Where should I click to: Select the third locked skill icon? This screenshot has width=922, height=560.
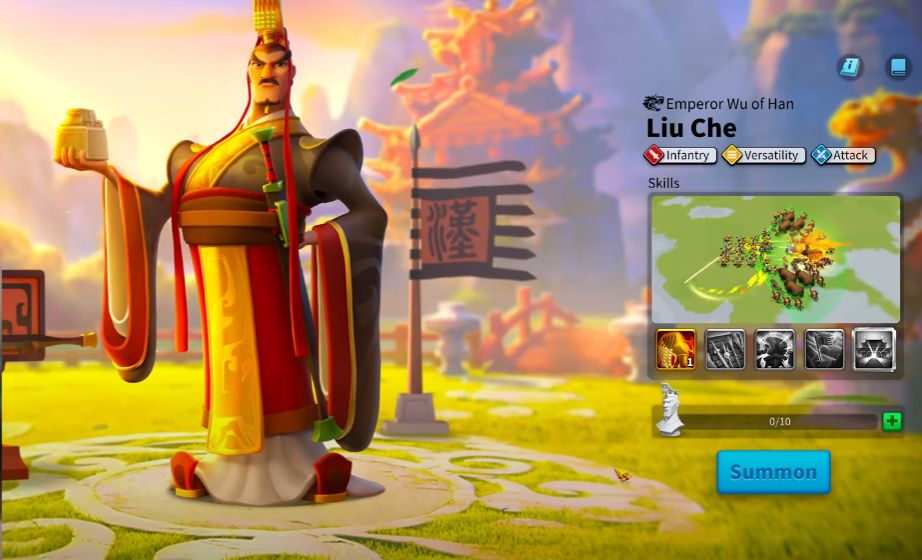[x=775, y=349]
